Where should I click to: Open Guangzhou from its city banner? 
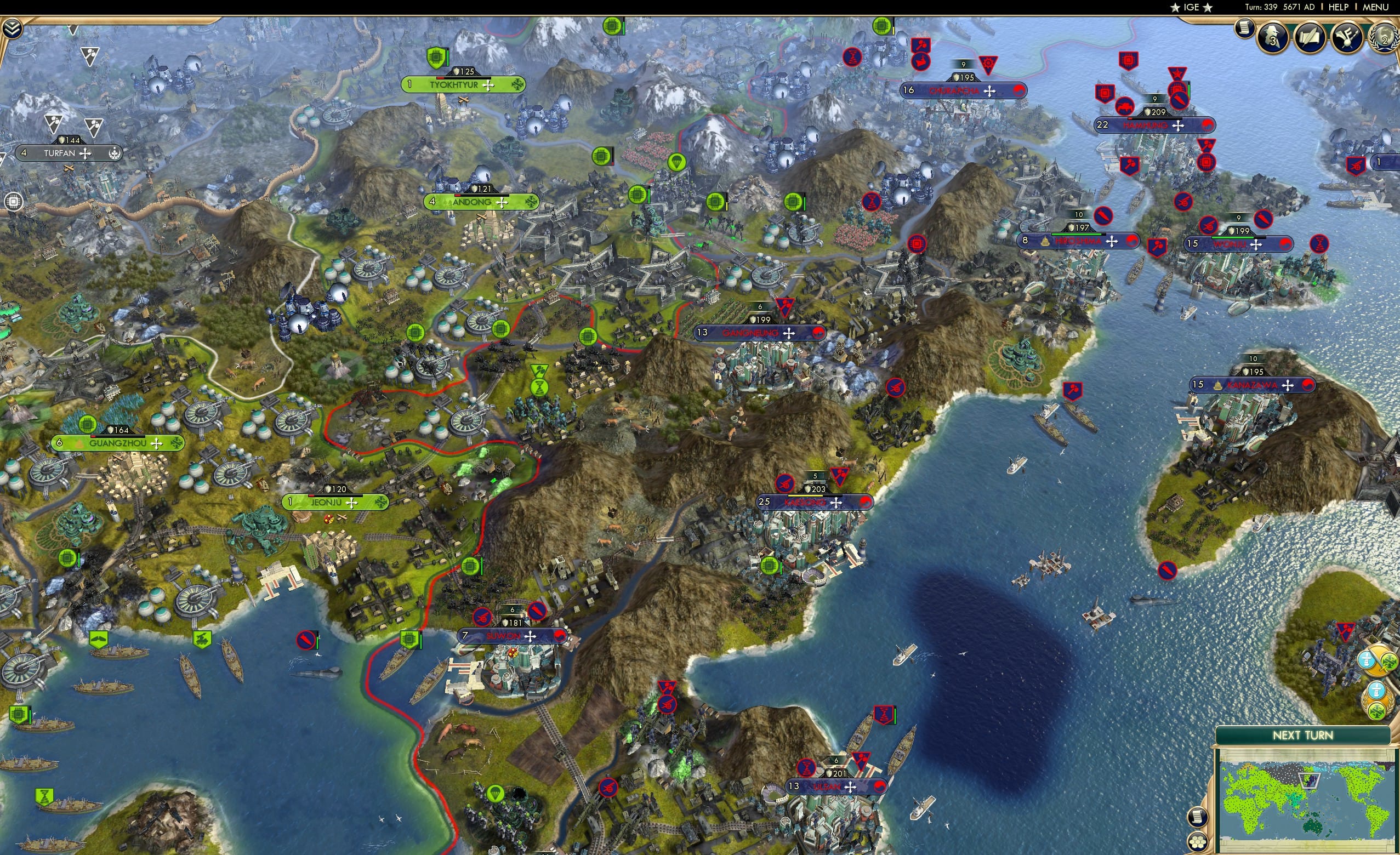pyautogui.click(x=118, y=442)
